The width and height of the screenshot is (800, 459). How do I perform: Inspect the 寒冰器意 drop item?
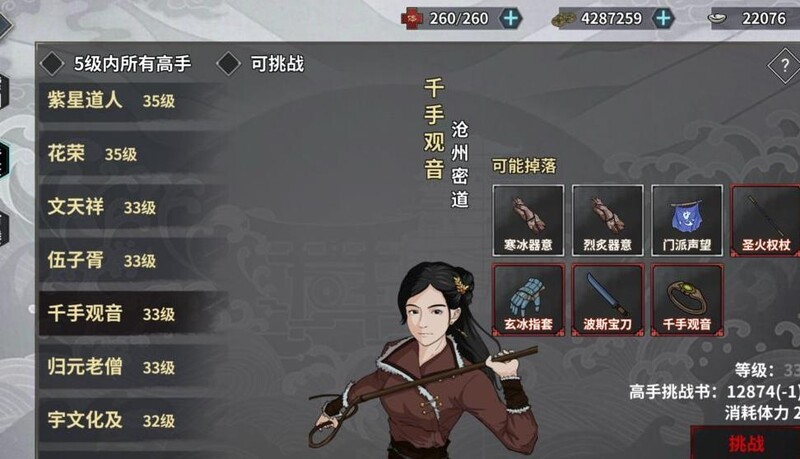(x=528, y=219)
